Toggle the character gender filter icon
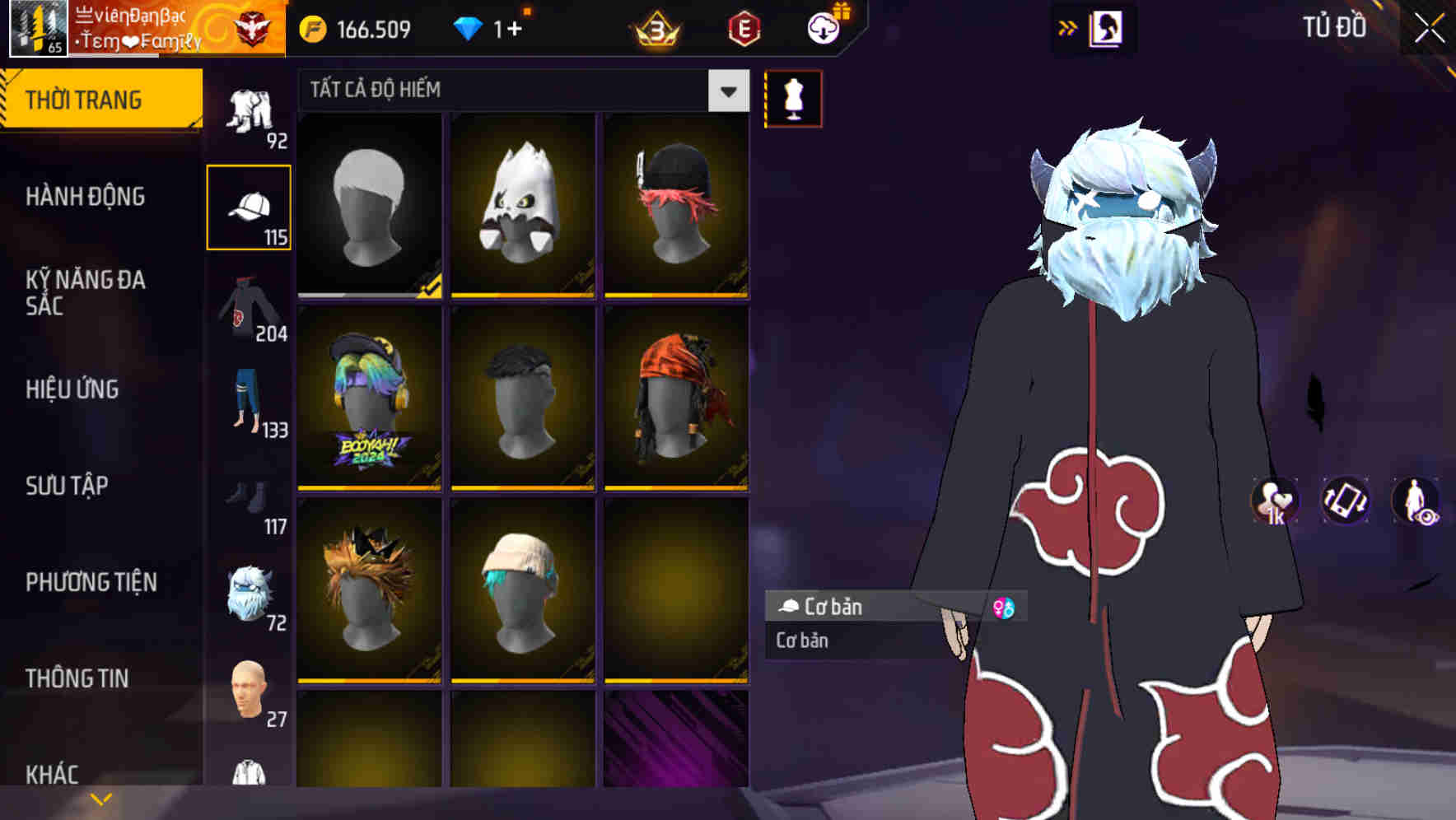Screen dimensions: 1456x820 [1006, 607]
